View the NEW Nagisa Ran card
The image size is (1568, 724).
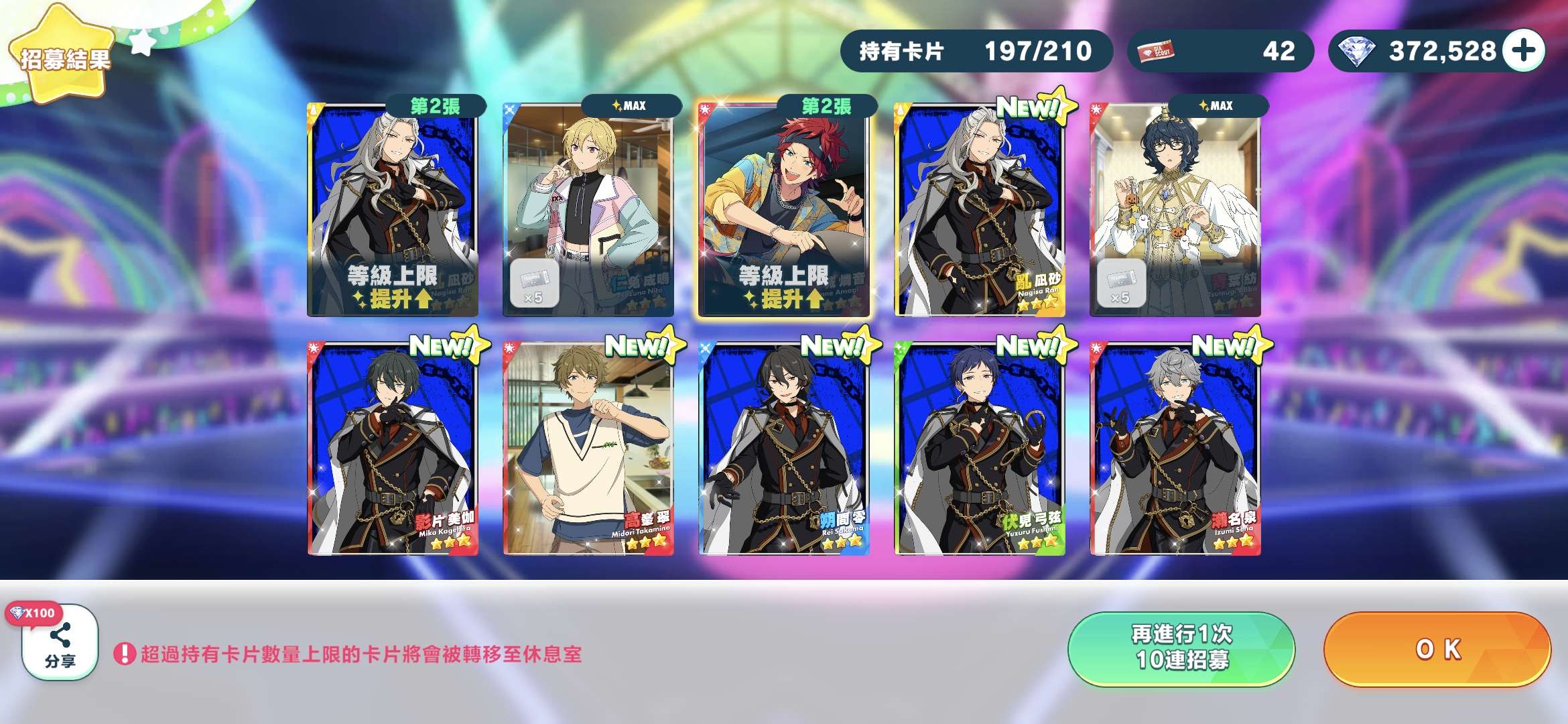980,209
